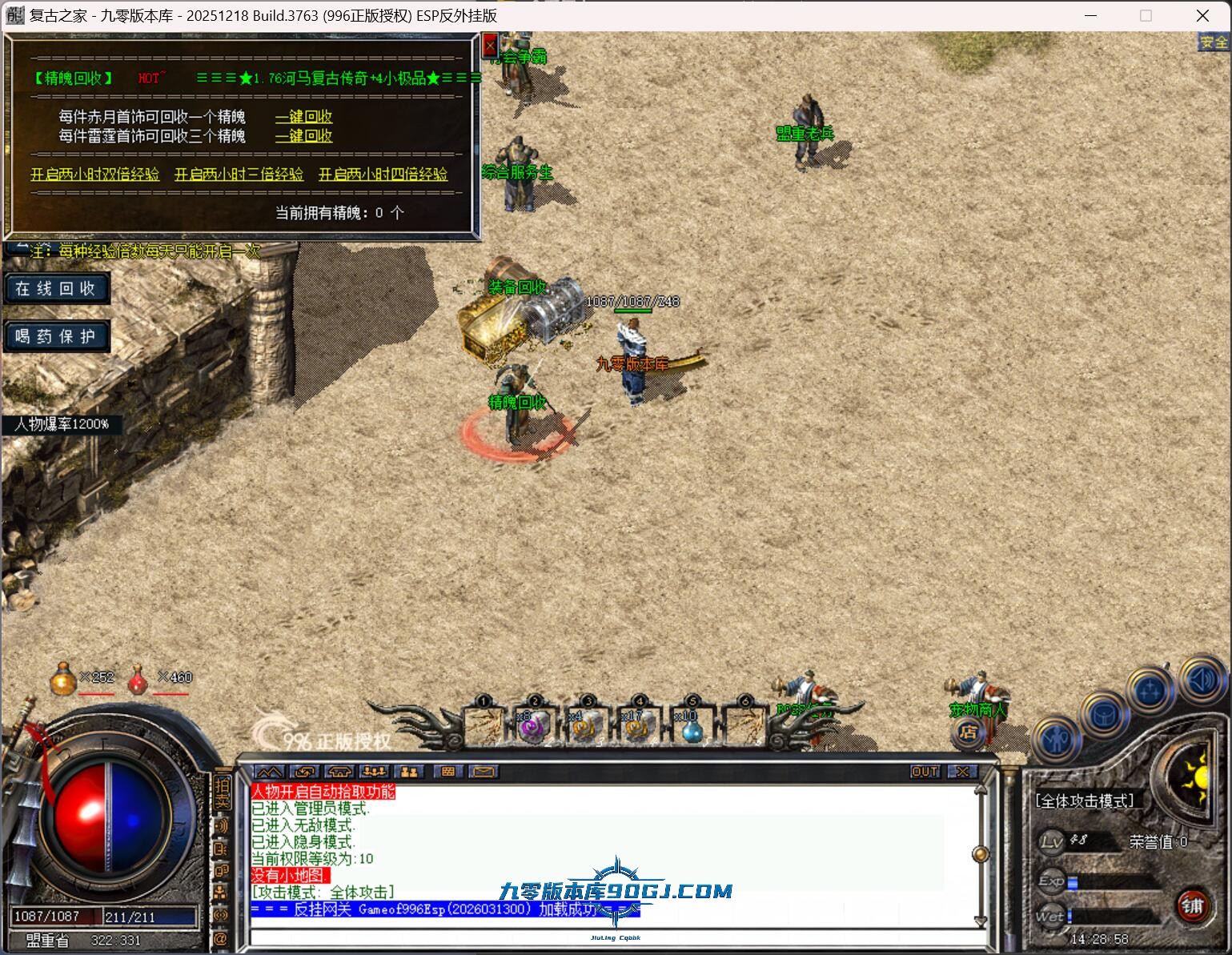Image resolution: width=1232 pixels, height=955 pixels.
Task: Activate 开启两小时三倍经验
Action: 239,175
